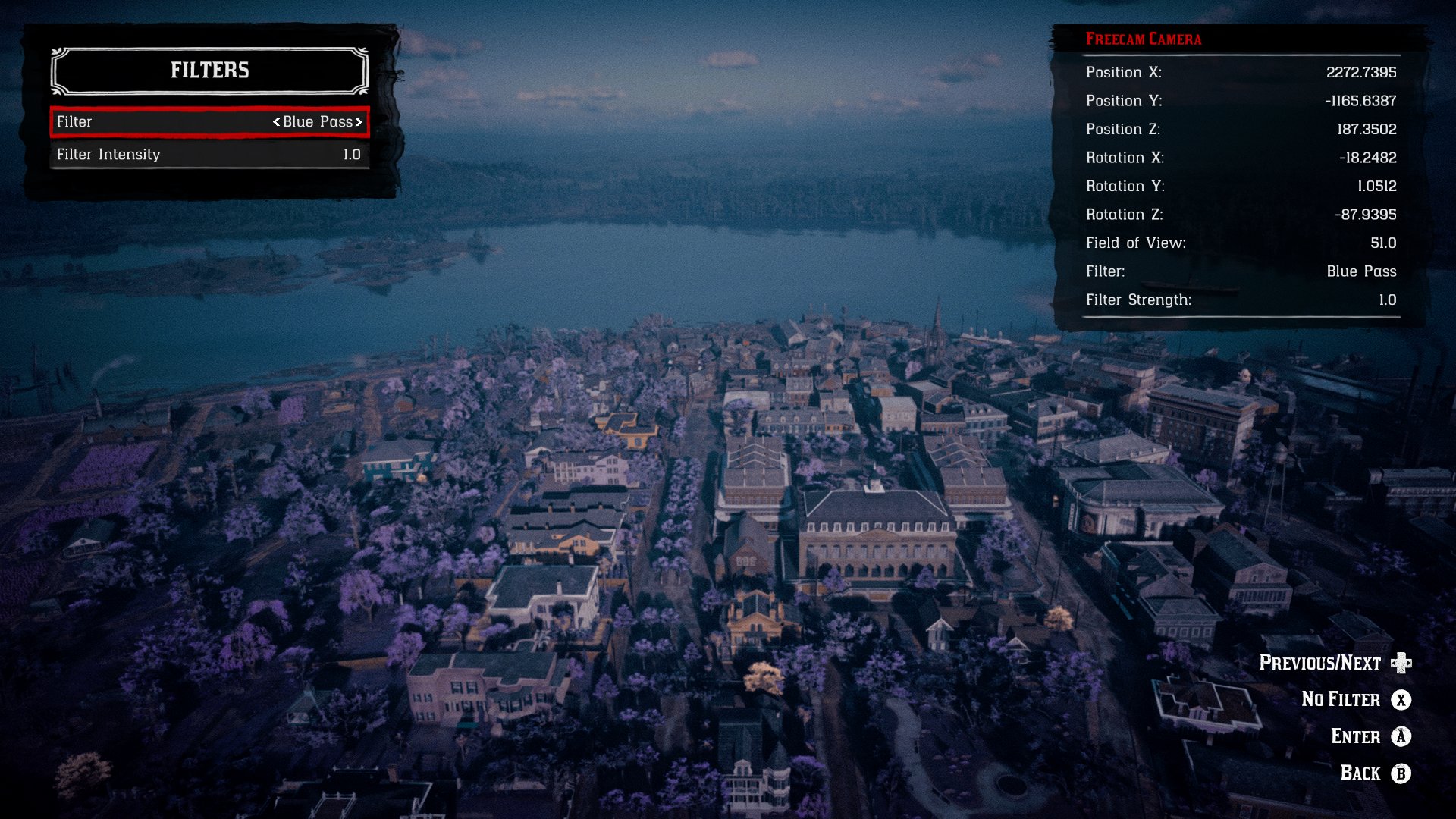Switch to the previous filter with left arrow
This screenshot has height=819, width=1456.
(277, 122)
